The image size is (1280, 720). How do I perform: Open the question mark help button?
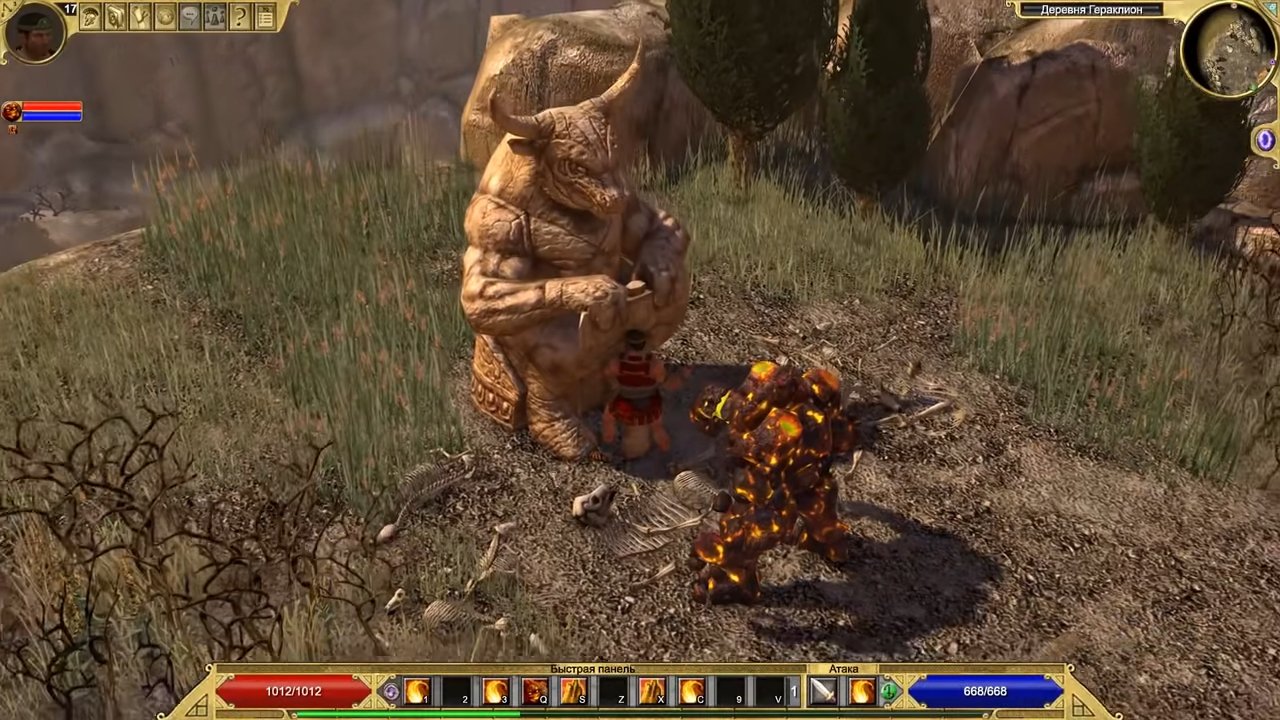coord(240,16)
